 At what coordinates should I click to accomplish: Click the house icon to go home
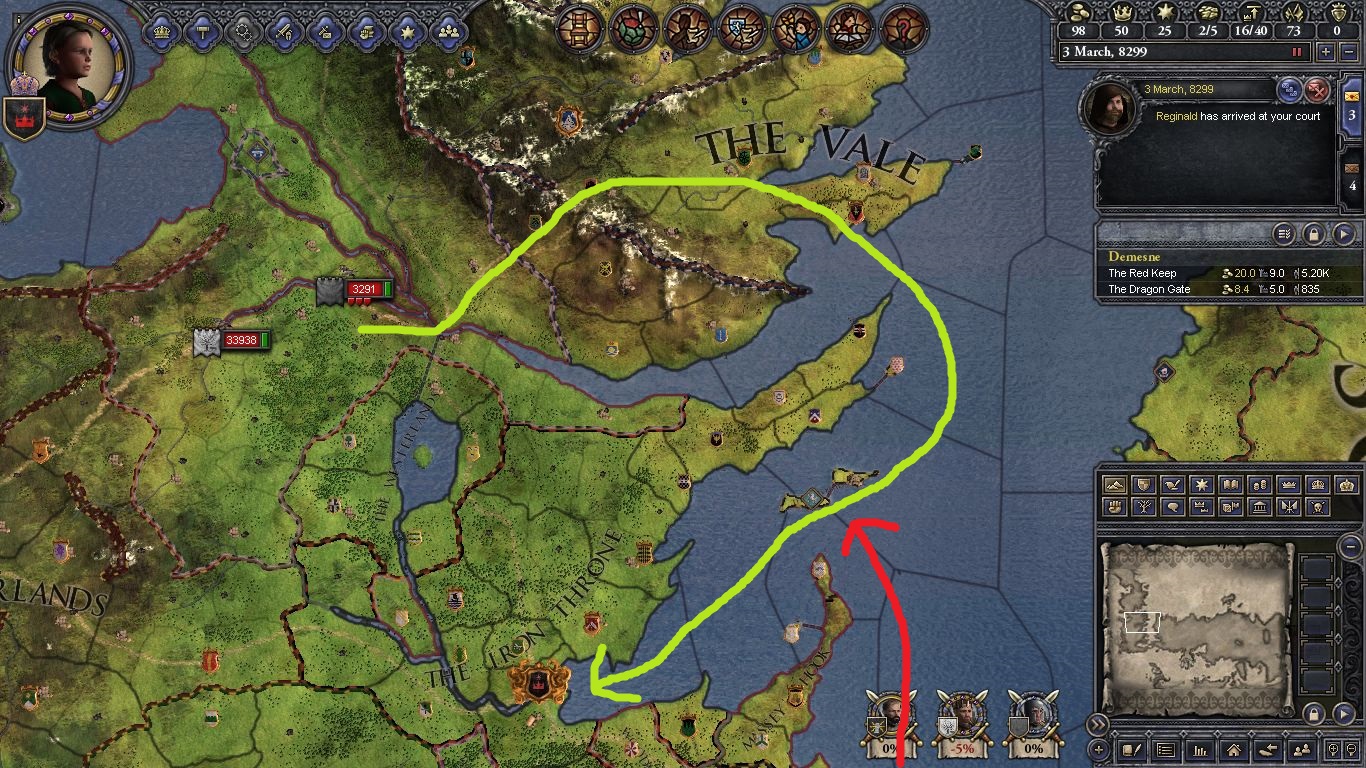1233,750
